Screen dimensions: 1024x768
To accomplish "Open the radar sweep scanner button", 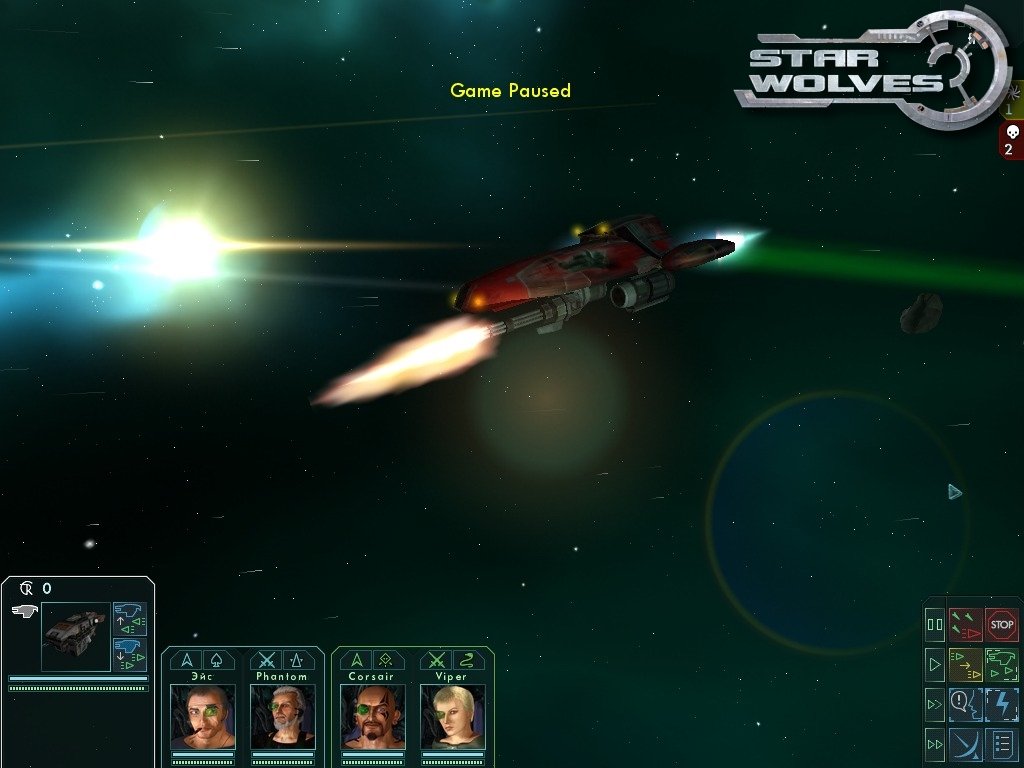I will (x=965, y=743).
